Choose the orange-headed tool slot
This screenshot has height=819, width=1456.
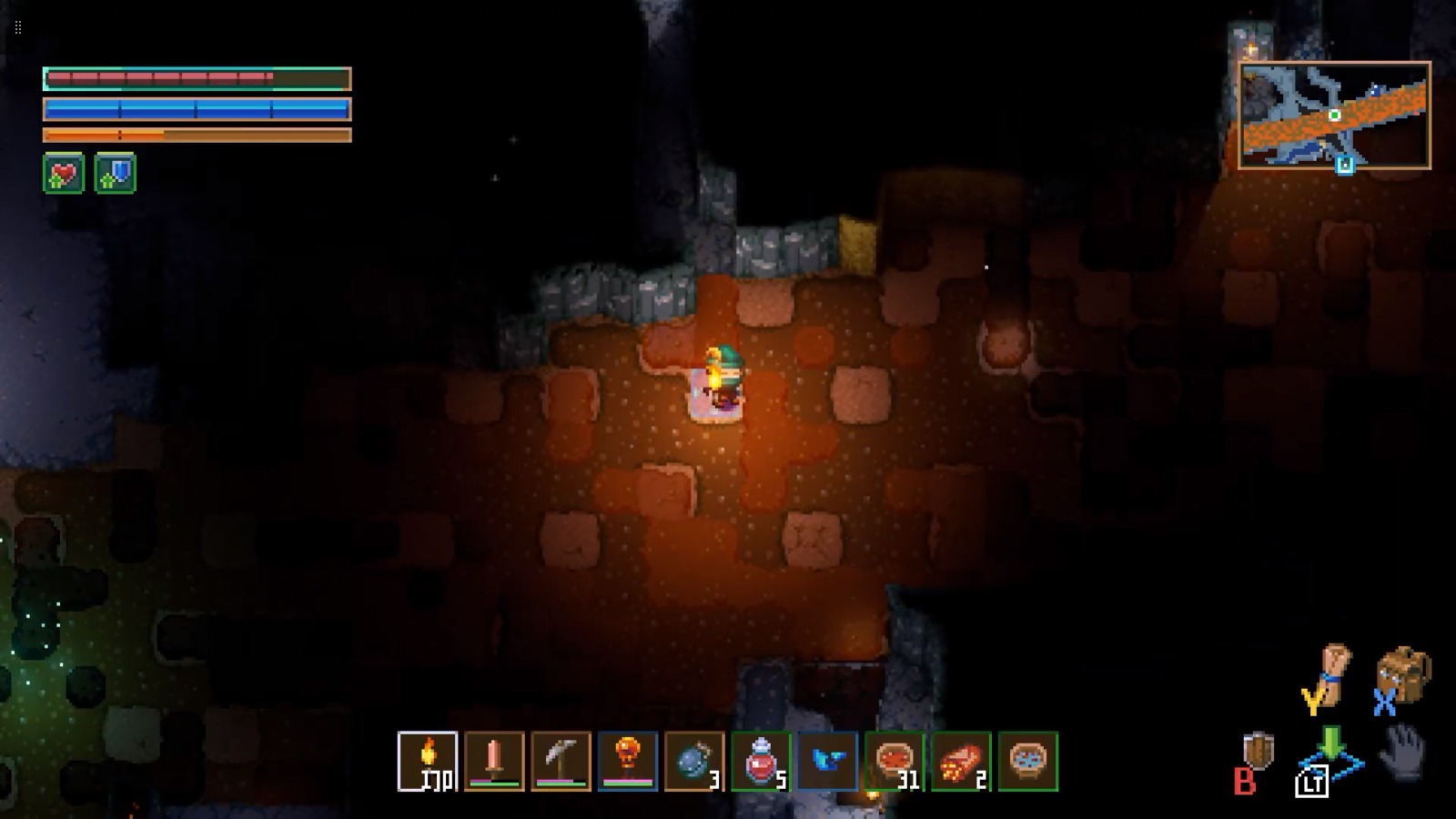[628, 761]
